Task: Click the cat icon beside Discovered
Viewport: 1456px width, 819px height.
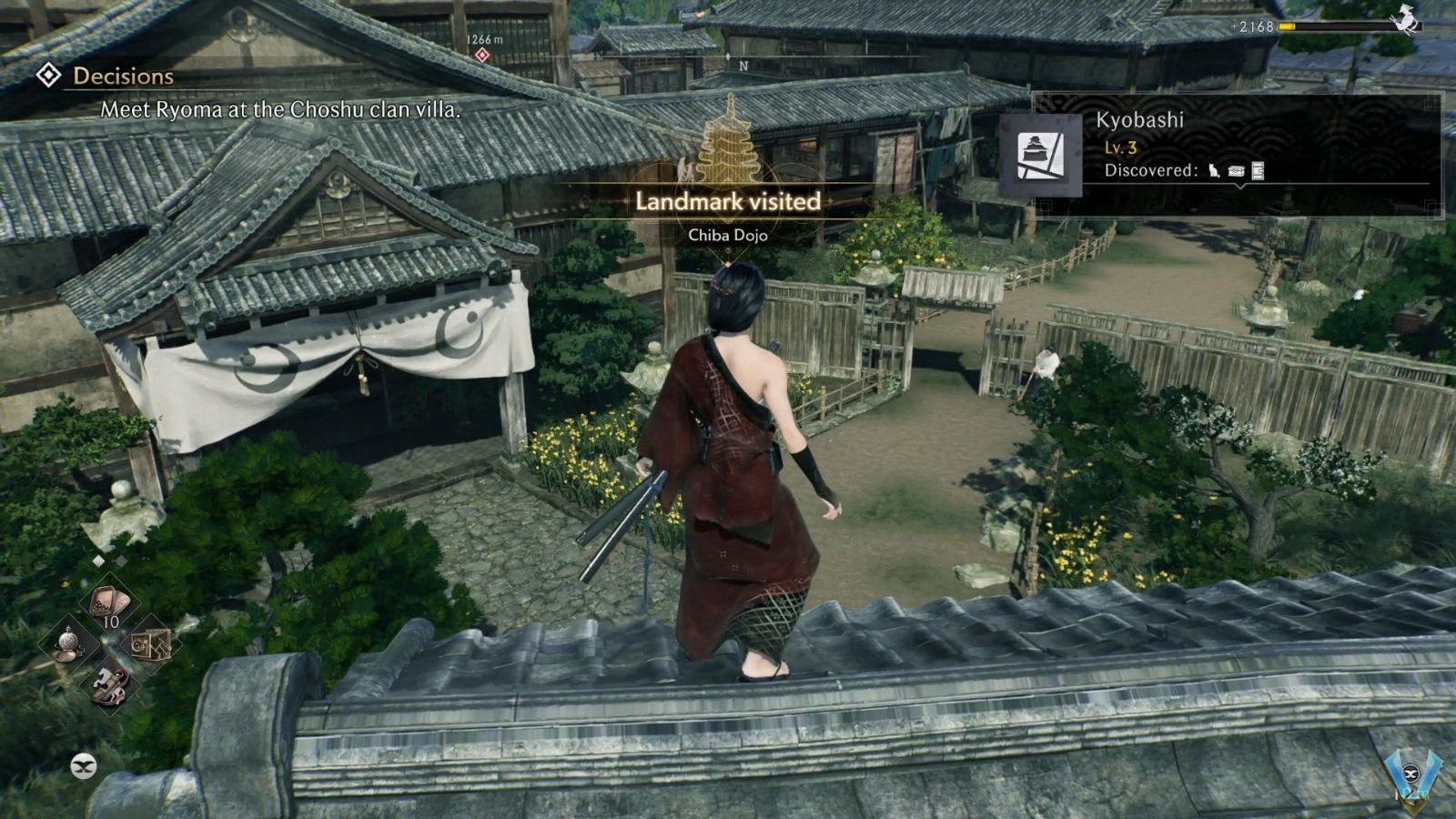Action: (1212, 171)
